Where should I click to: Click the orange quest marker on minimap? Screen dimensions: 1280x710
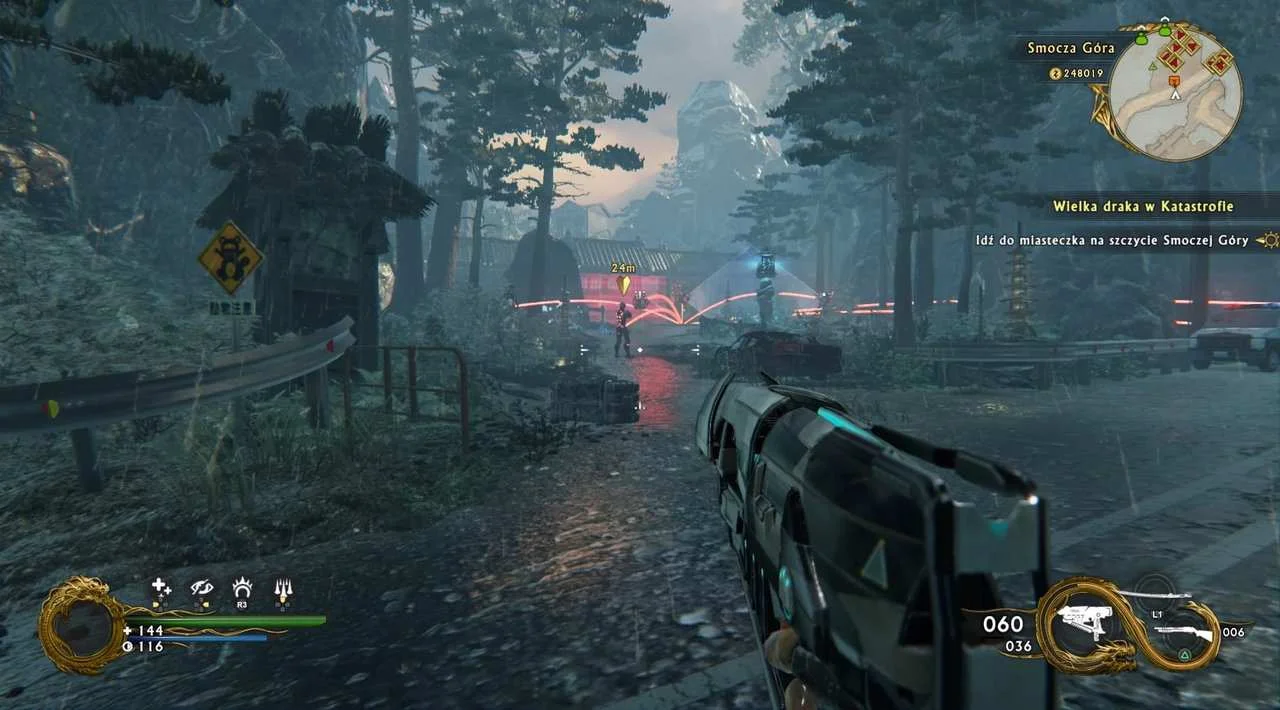click(1174, 80)
